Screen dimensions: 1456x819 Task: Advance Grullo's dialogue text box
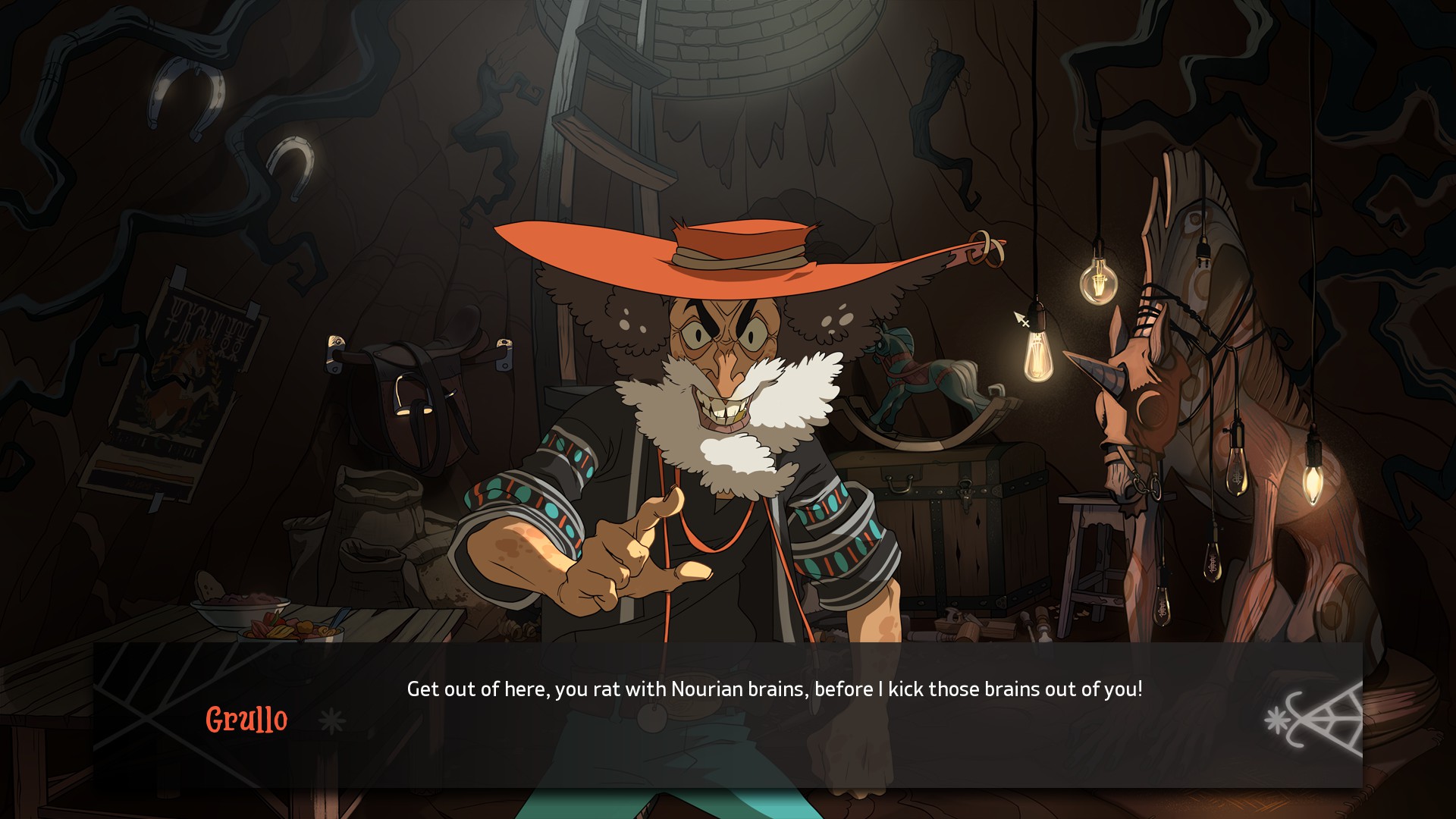pos(773,714)
